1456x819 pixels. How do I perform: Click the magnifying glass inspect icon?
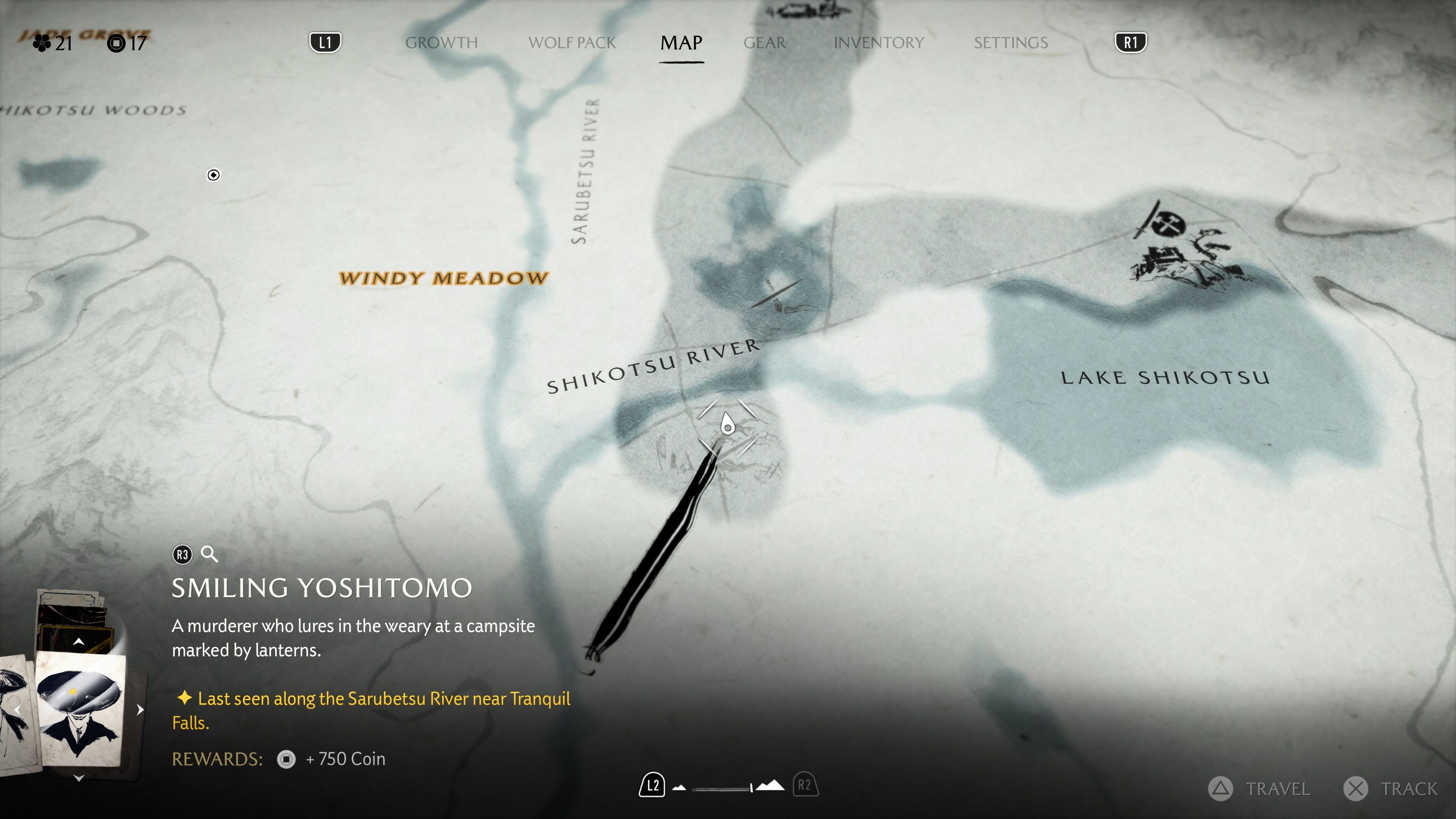click(209, 554)
